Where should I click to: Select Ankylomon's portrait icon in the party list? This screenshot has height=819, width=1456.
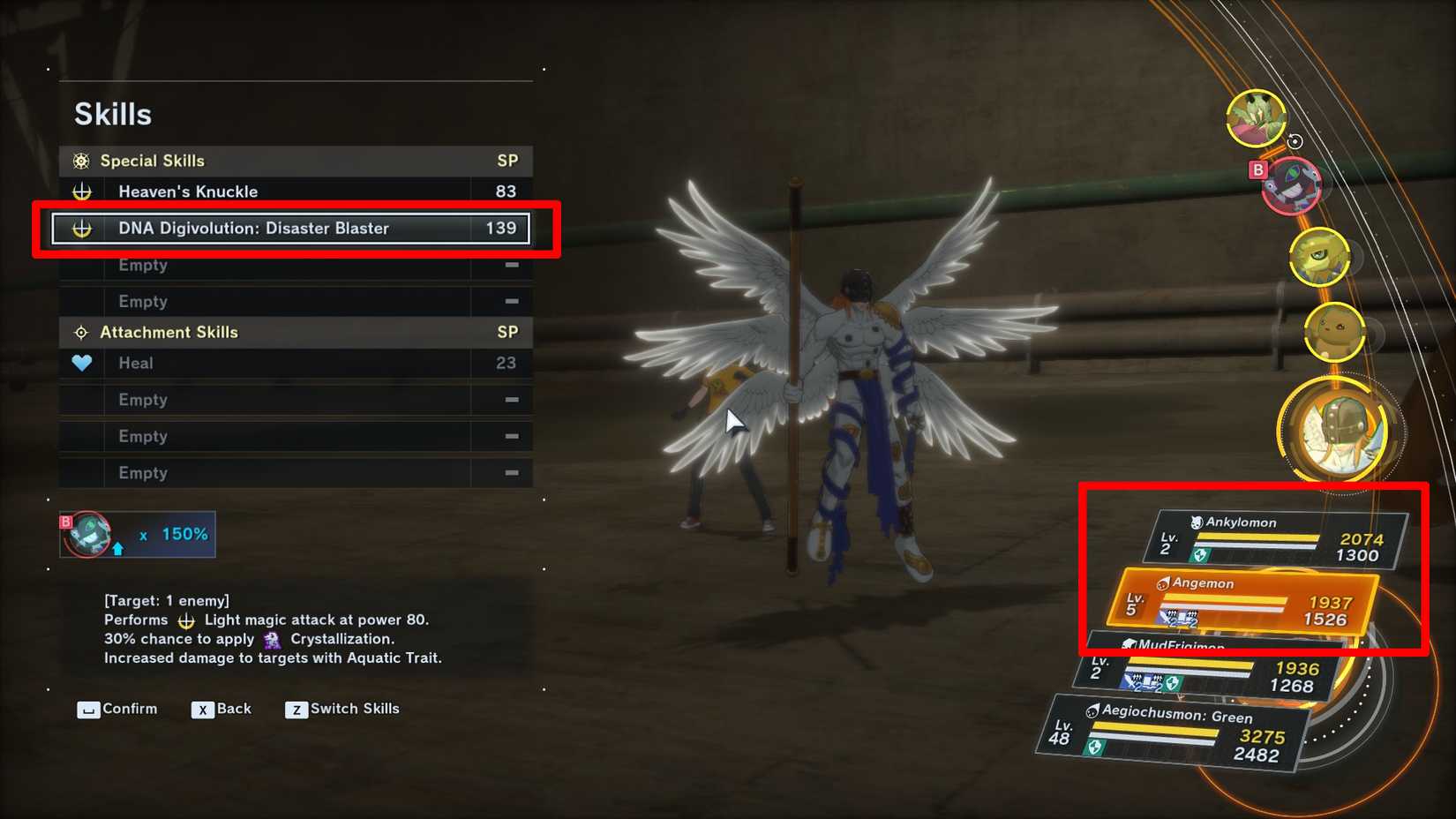pyautogui.click(x=1196, y=522)
